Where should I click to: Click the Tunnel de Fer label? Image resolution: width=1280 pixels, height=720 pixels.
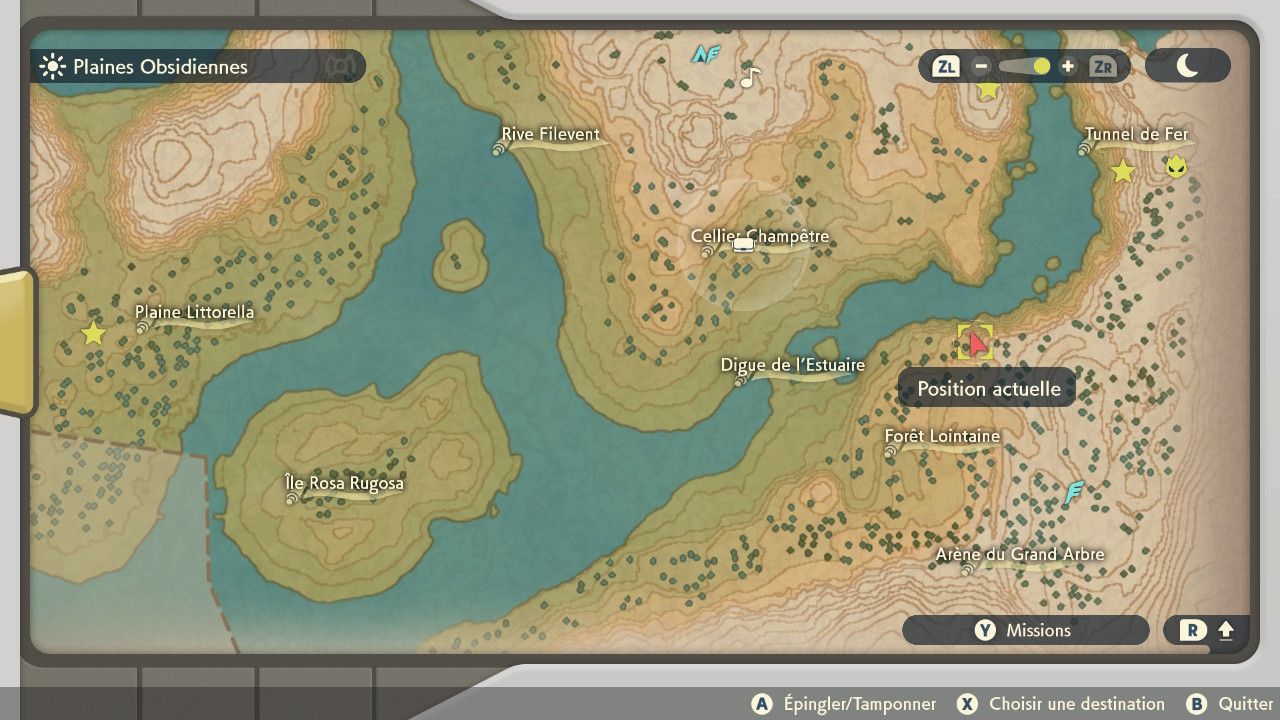pyautogui.click(x=1136, y=135)
